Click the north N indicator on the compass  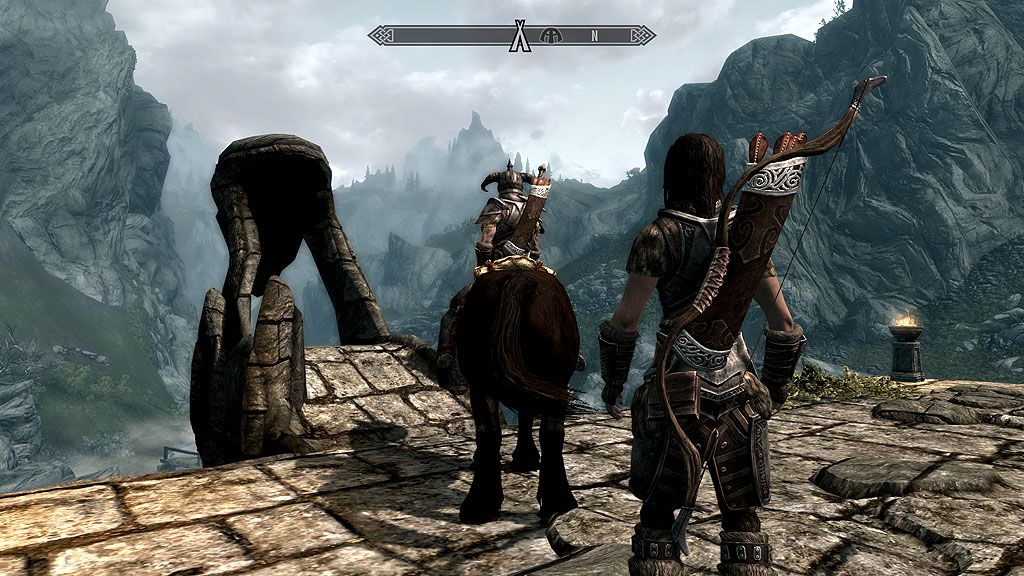[594, 36]
